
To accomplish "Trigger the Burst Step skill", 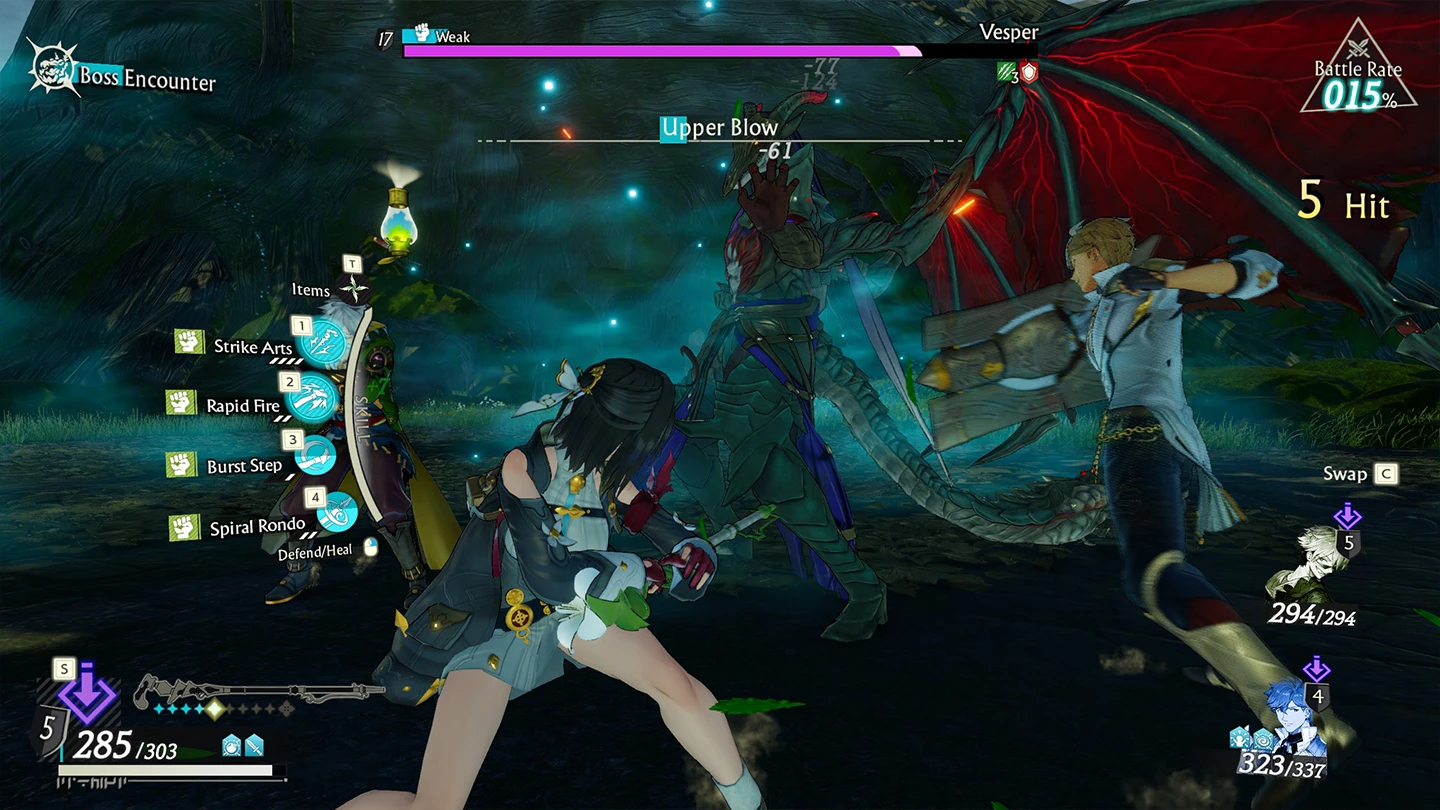I will click(x=314, y=455).
